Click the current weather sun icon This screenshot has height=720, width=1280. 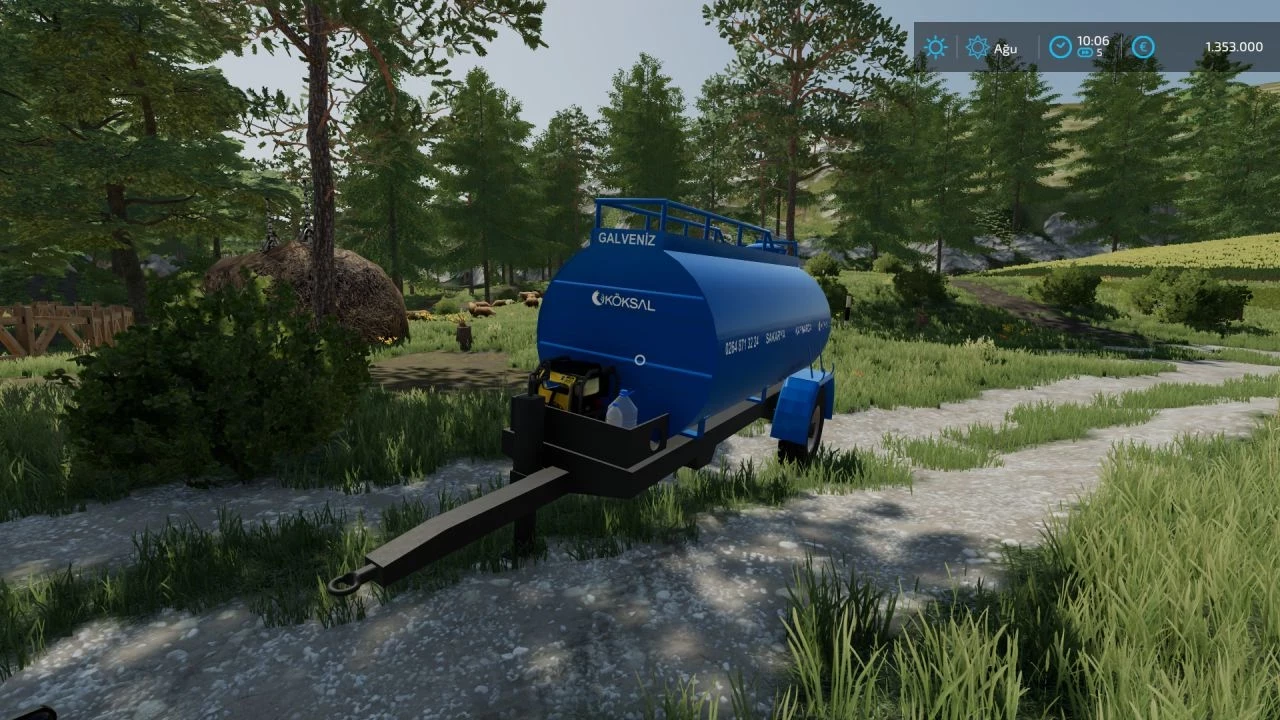[x=934, y=48]
